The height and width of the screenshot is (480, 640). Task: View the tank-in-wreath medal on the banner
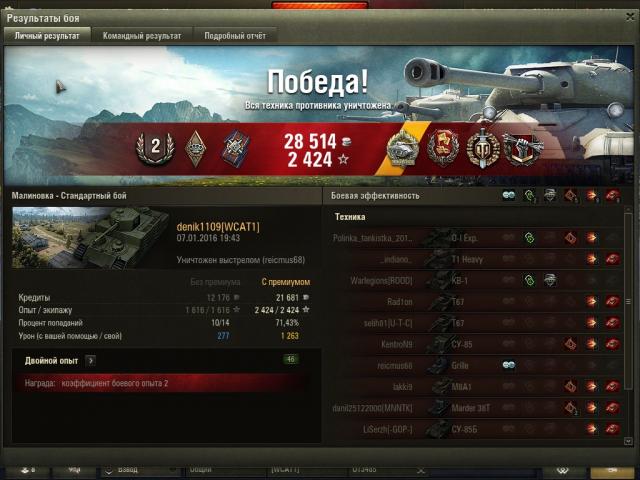coord(403,149)
